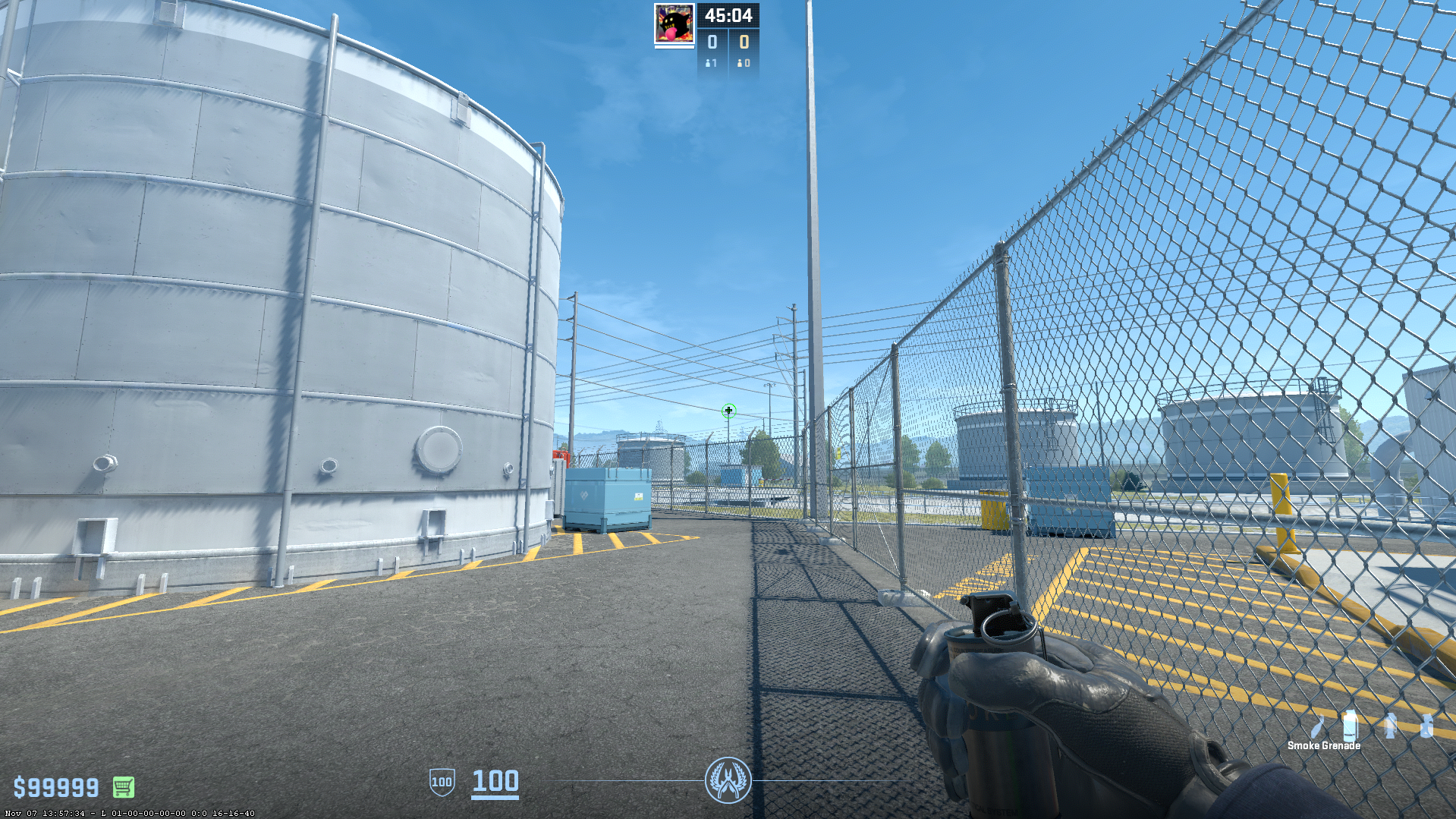
Task: Choose the round HE grenade icon
Action: 1426,726
